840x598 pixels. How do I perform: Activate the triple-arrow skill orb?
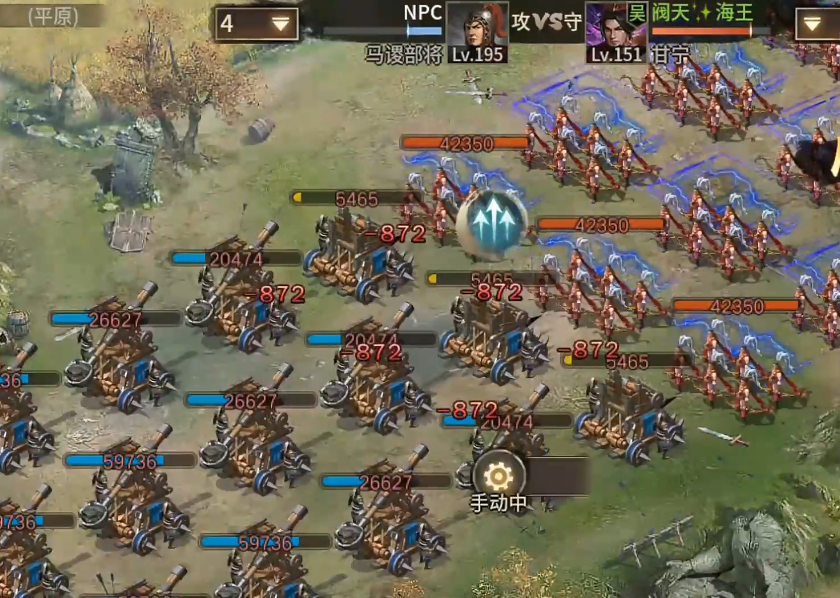click(x=491, y=220)
